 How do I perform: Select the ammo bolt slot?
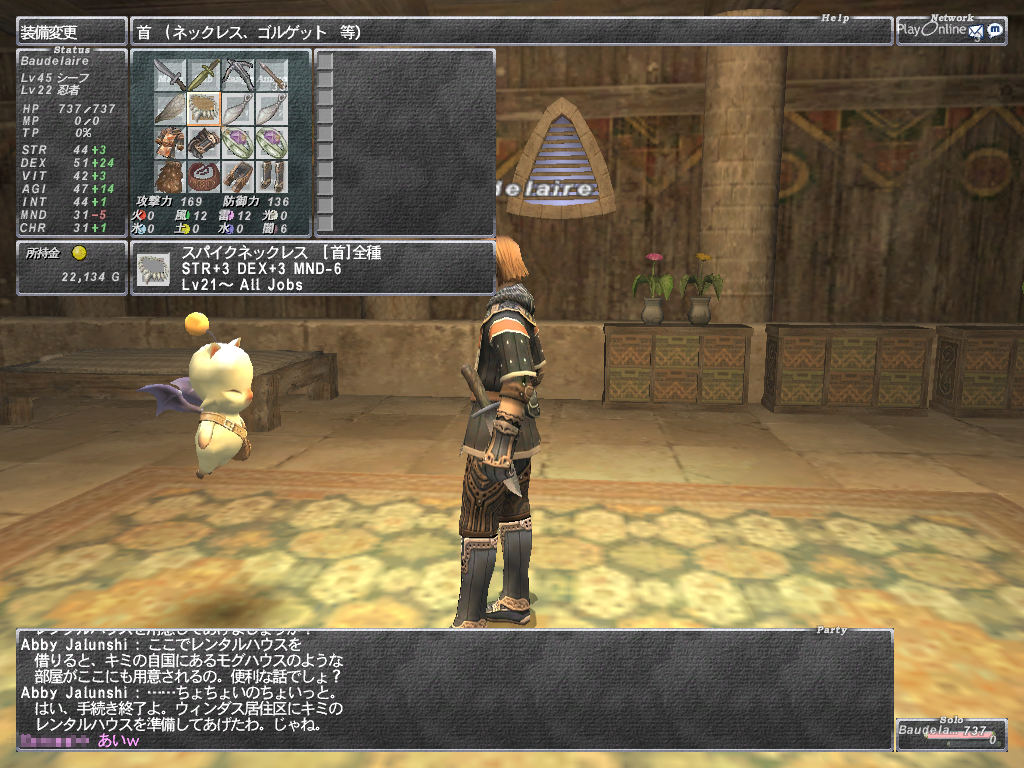[x=271, y=74]
